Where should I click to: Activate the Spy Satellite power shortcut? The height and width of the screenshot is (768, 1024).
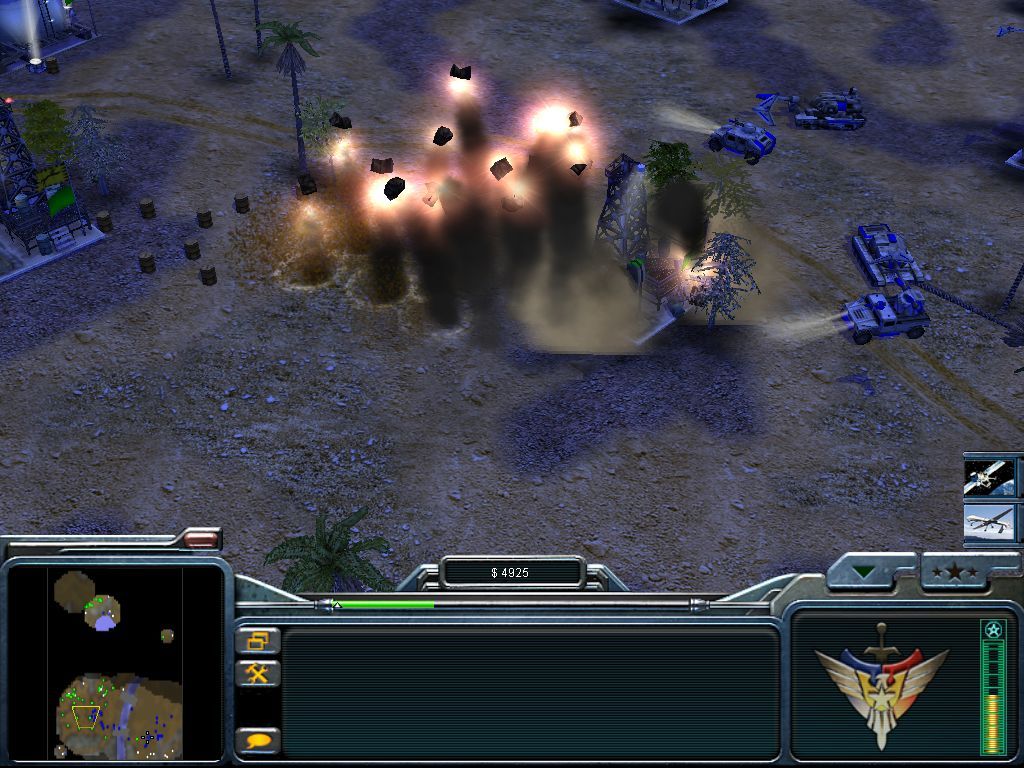tap(989, 477)
